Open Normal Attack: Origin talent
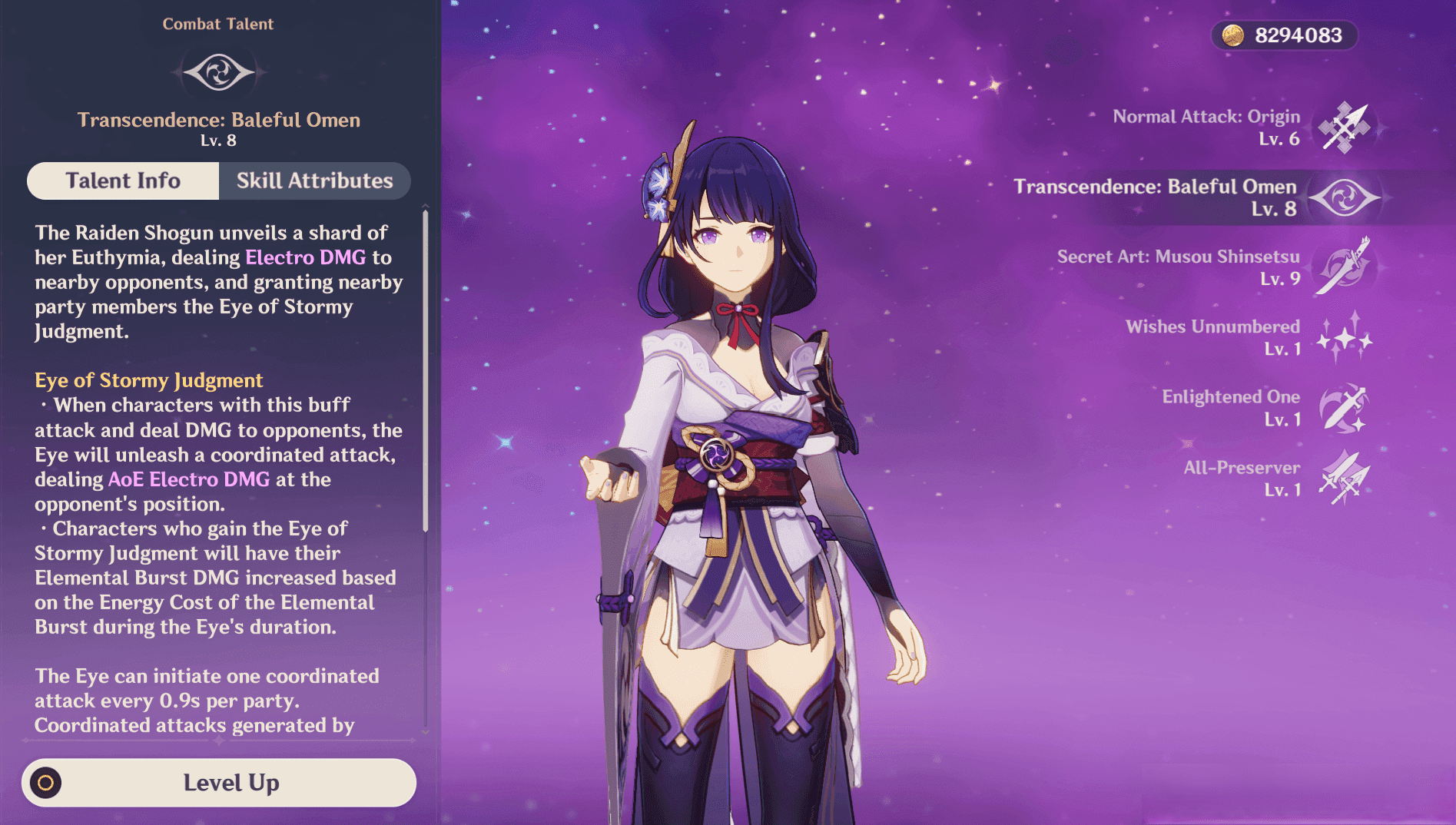 point(1343,128)
